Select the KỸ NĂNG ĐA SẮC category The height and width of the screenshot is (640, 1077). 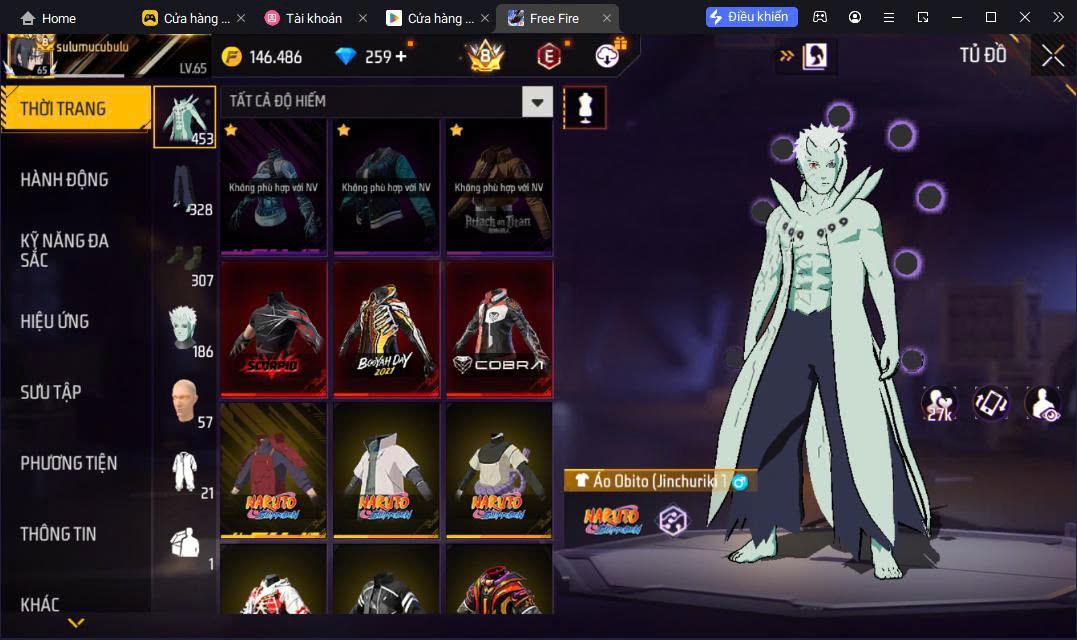(65, 250)
